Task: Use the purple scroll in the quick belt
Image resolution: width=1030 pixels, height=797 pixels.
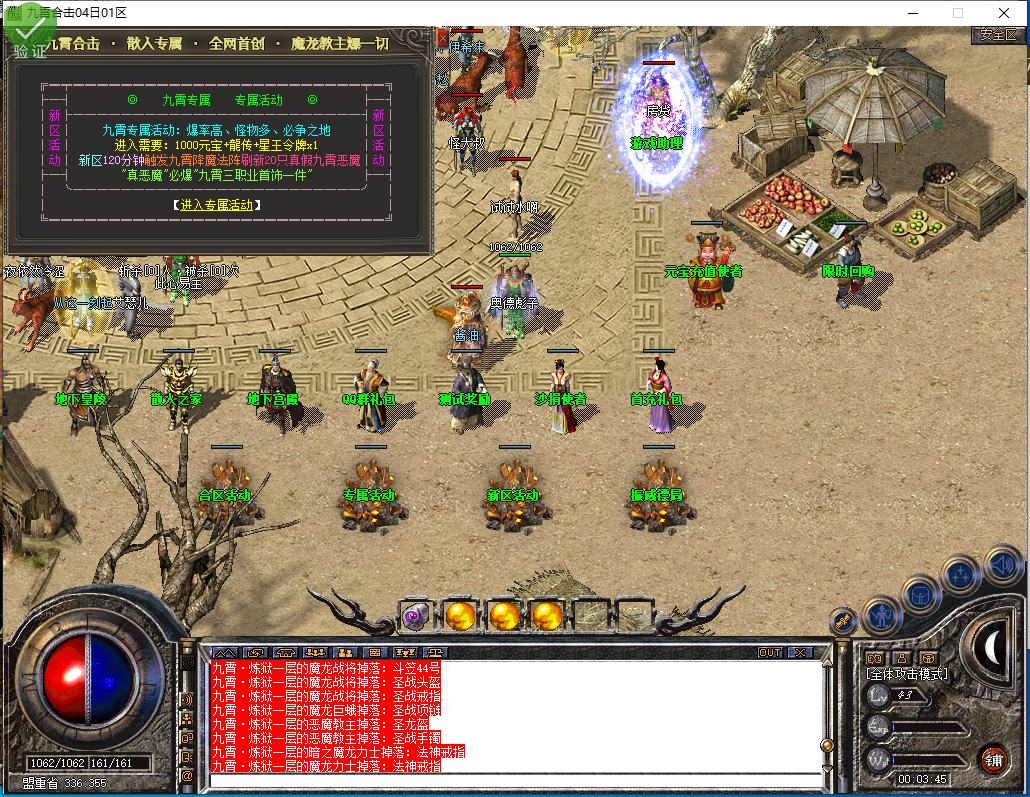Action: point(415,616)
